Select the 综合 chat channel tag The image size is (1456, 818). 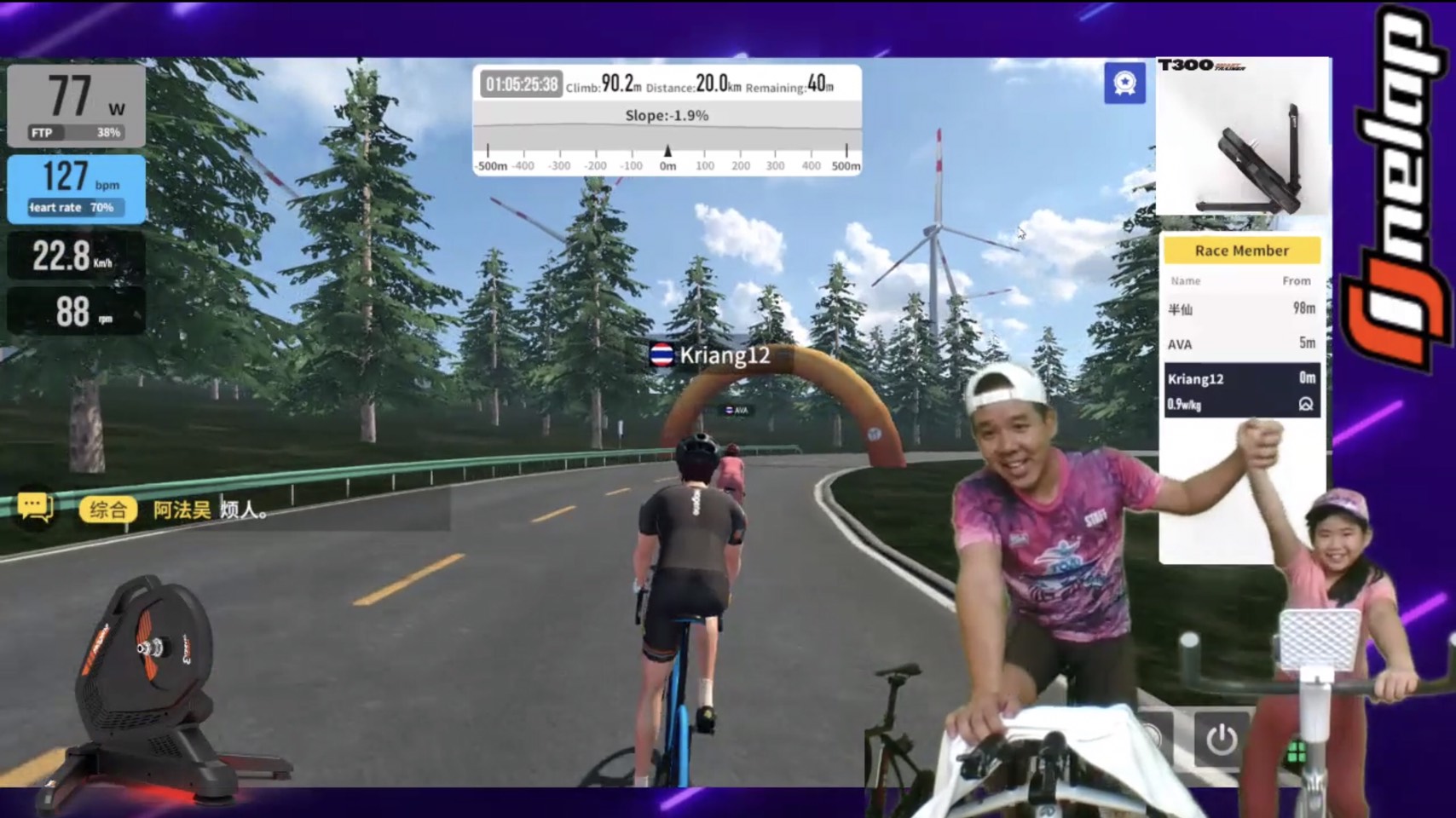point(108,510)
